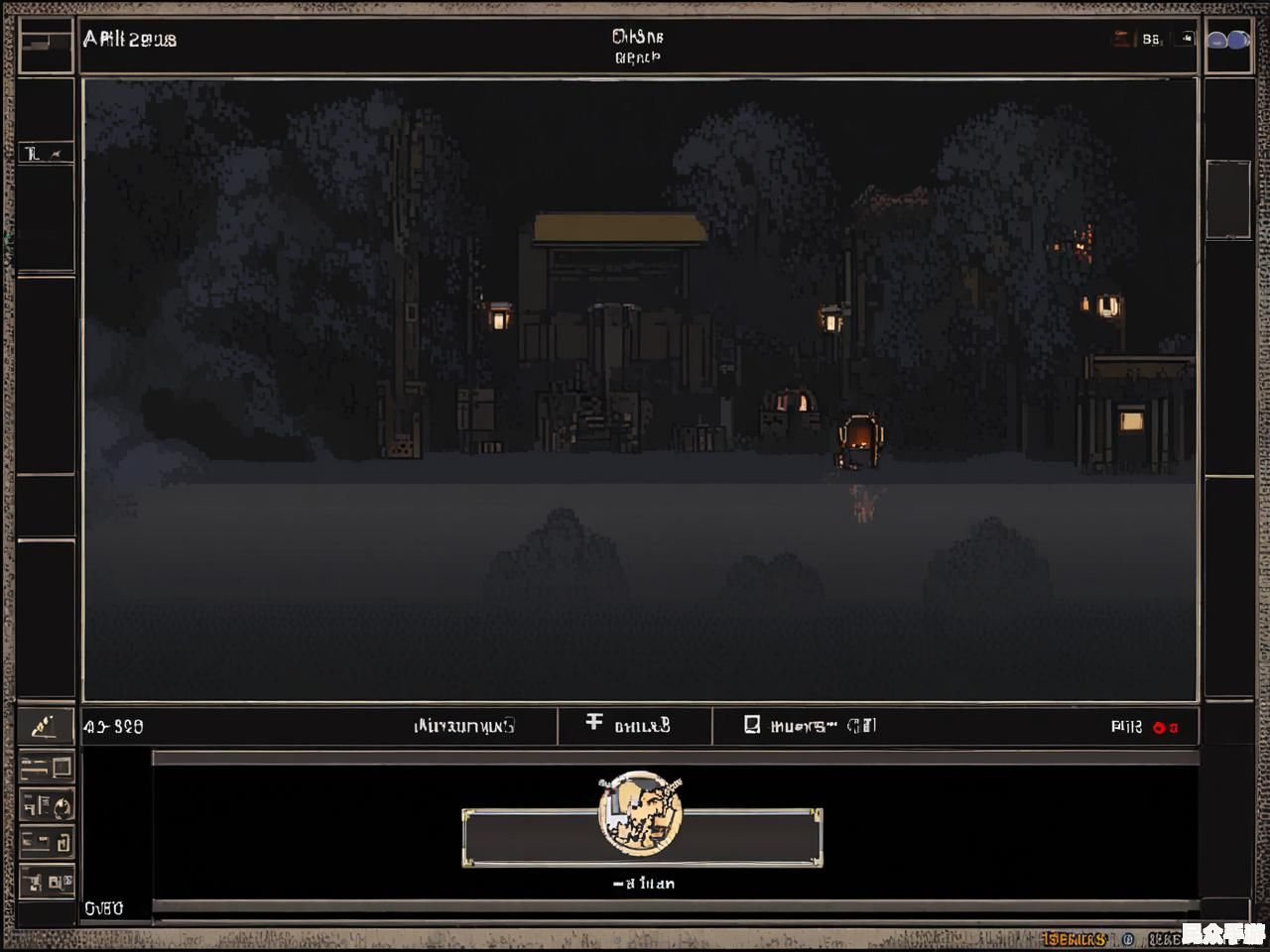Click the blue orb icon in top corner
The height and width of the screenshot is (952, 1270).
pos(1228,41)
